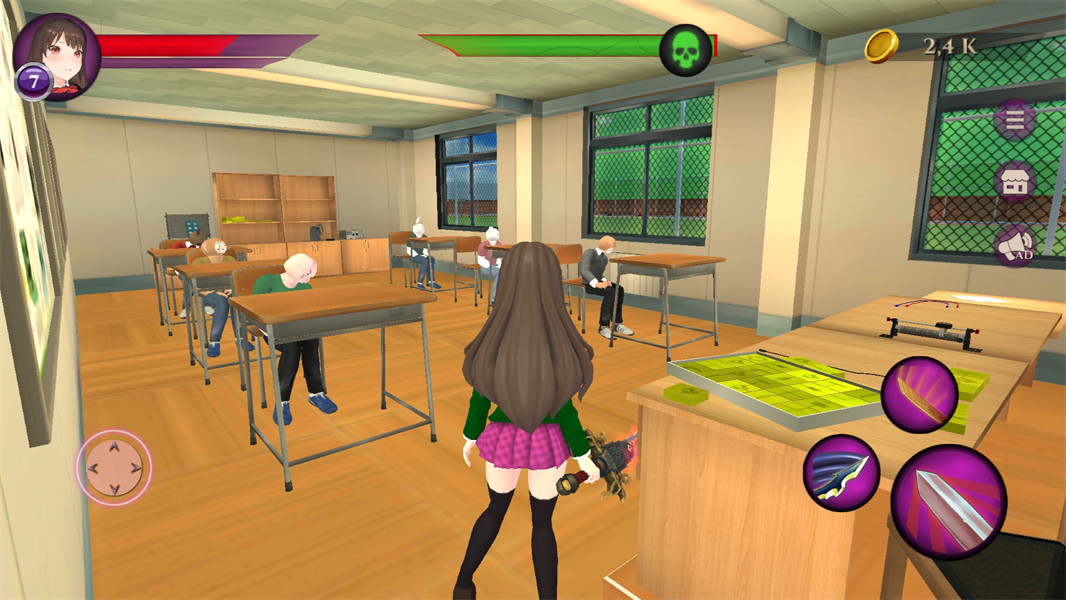Tap the megaphone AD button
Viewport: 1066px width, 600px height.
coord(1015,245)
